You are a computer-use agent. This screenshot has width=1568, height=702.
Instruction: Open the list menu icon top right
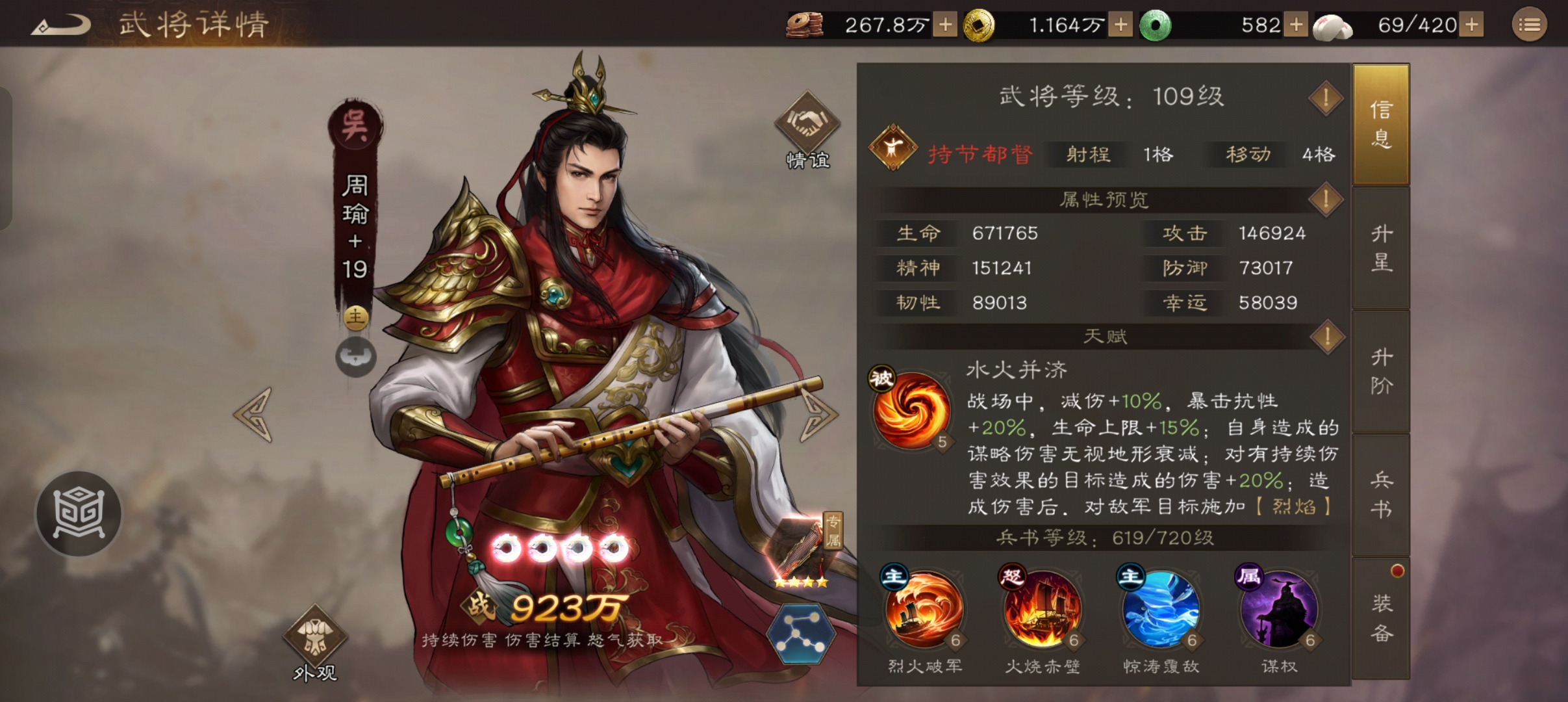coord(1530,25)
